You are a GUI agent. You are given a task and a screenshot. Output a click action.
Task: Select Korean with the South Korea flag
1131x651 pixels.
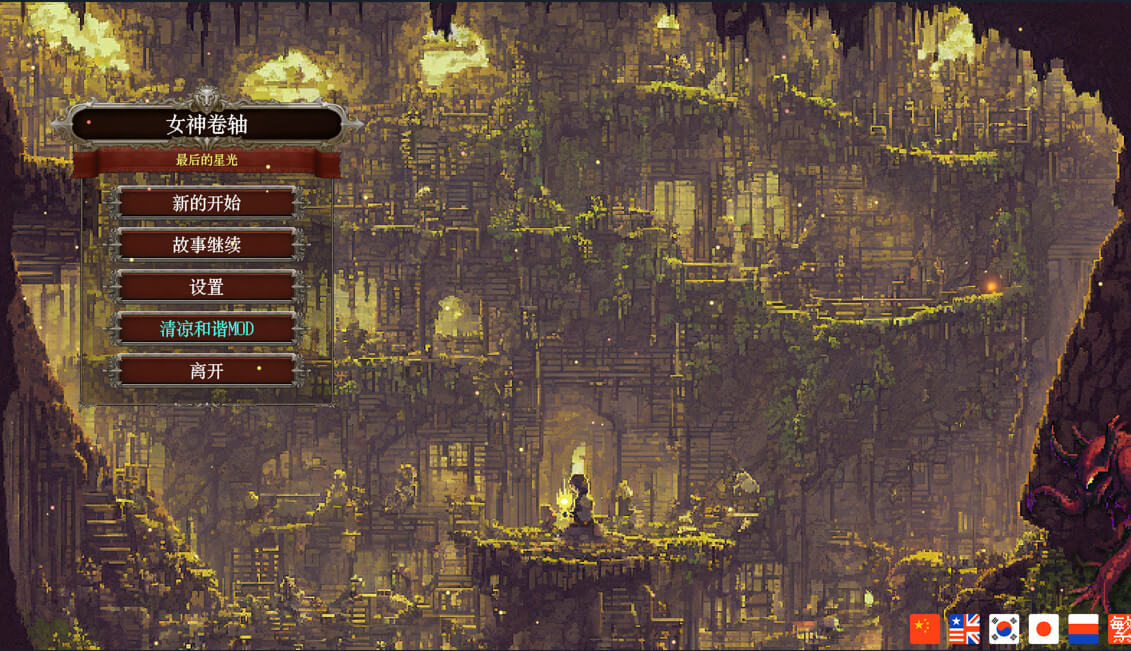click(1004, 629)
